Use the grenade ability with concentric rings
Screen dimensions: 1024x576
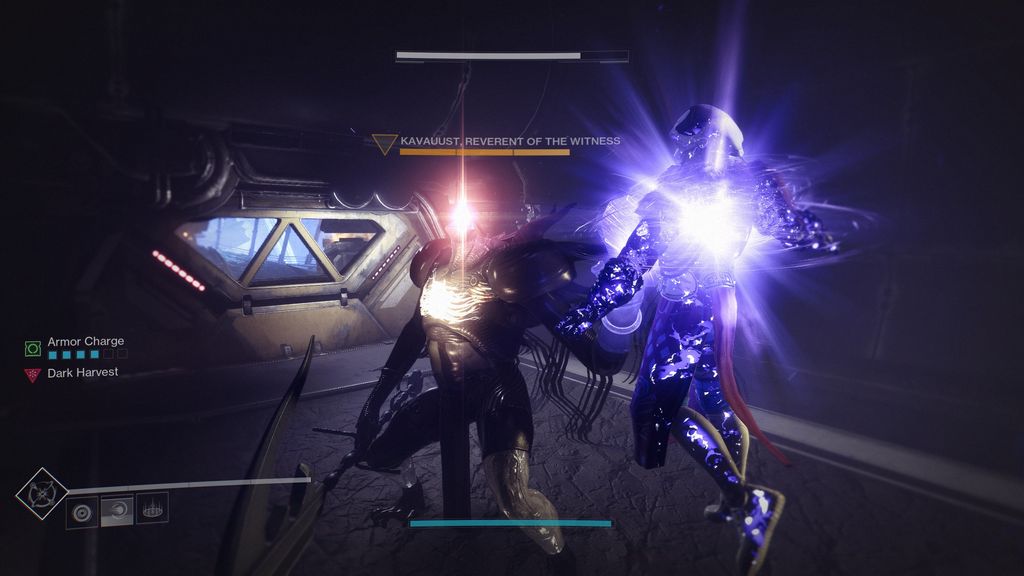coord(82,509)
